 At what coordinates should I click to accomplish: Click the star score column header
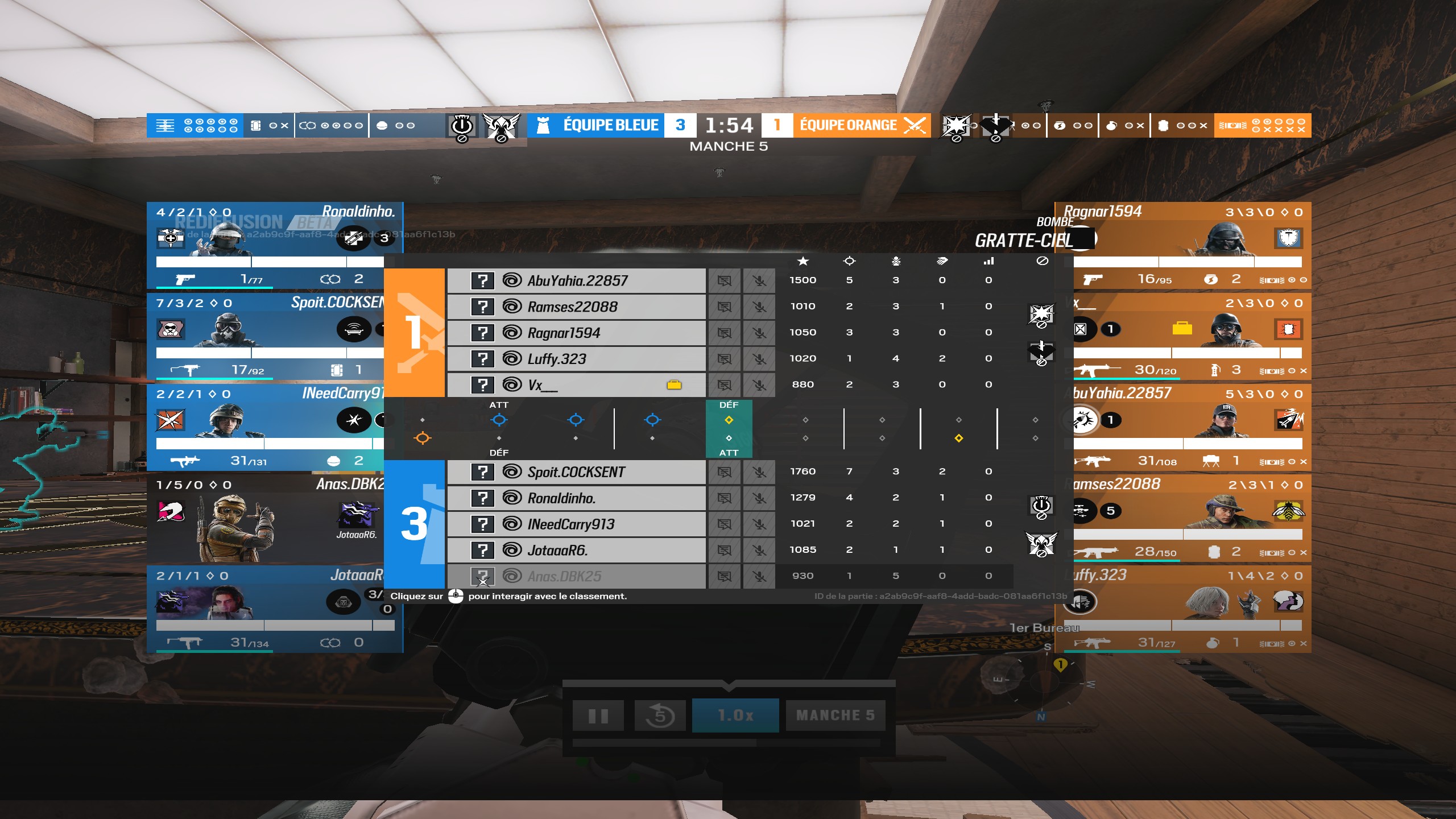pyautogui.click(x=804, y=262)
